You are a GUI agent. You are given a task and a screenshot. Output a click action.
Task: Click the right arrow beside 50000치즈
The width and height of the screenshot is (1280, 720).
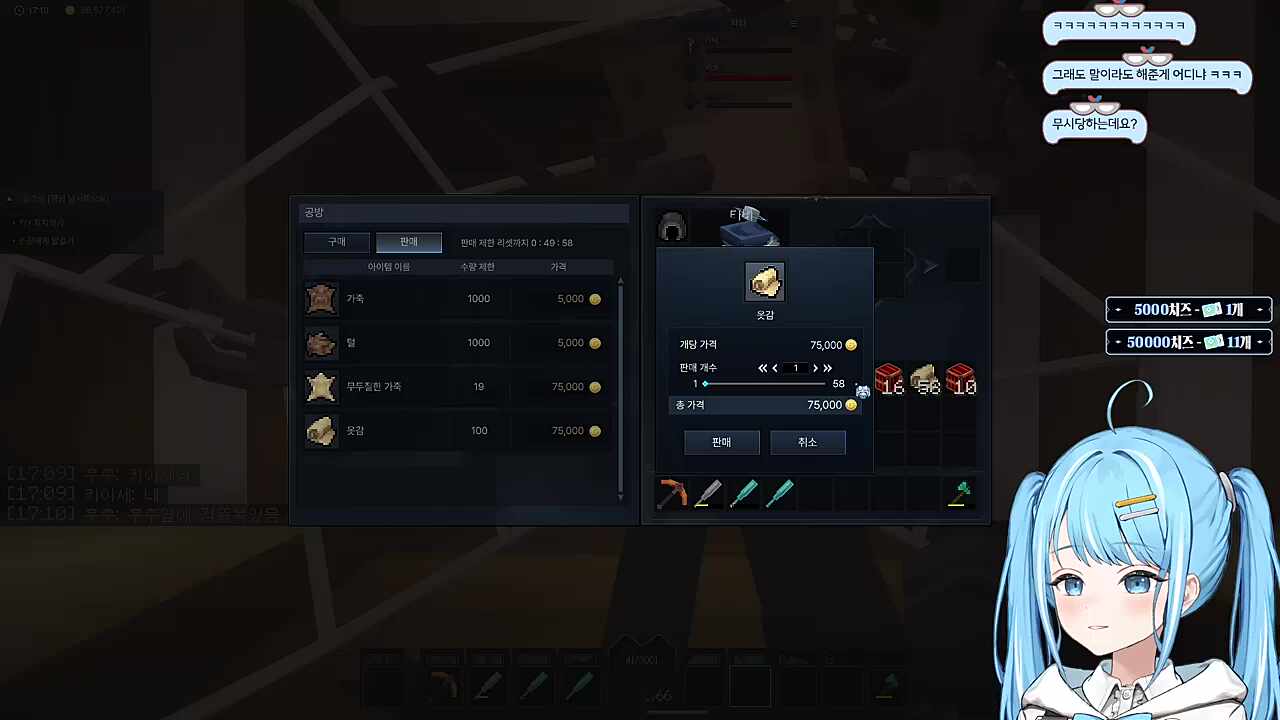(1259, 342)
